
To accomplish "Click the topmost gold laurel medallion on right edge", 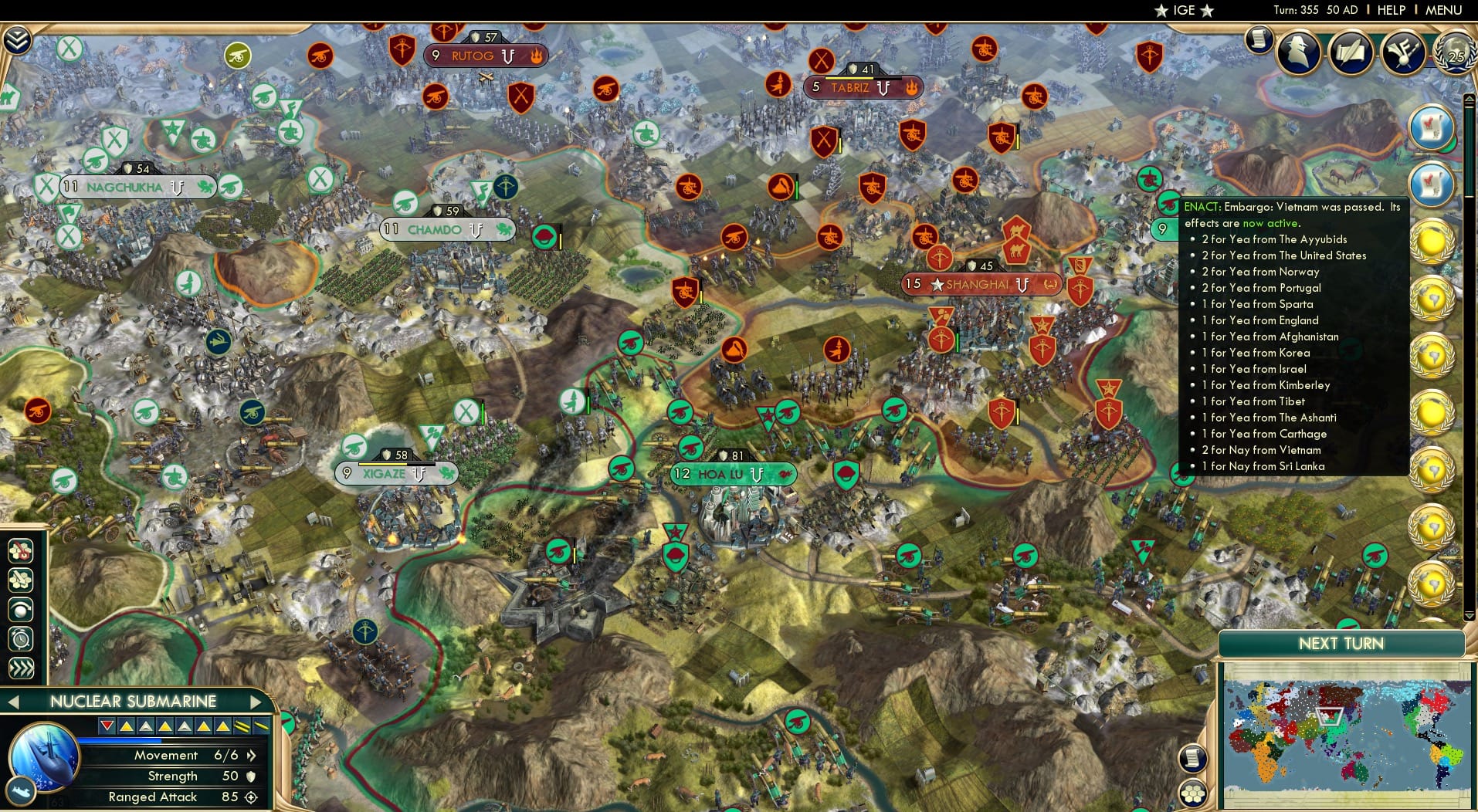I will pyautogui.click(x=1432, y=241).
